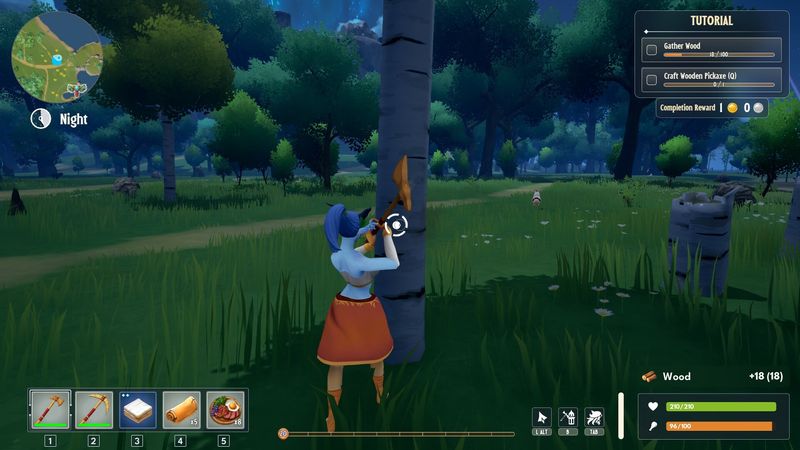800x450 pixels.
Task: Activate the cursor mode icon
Action: (542, 417)
